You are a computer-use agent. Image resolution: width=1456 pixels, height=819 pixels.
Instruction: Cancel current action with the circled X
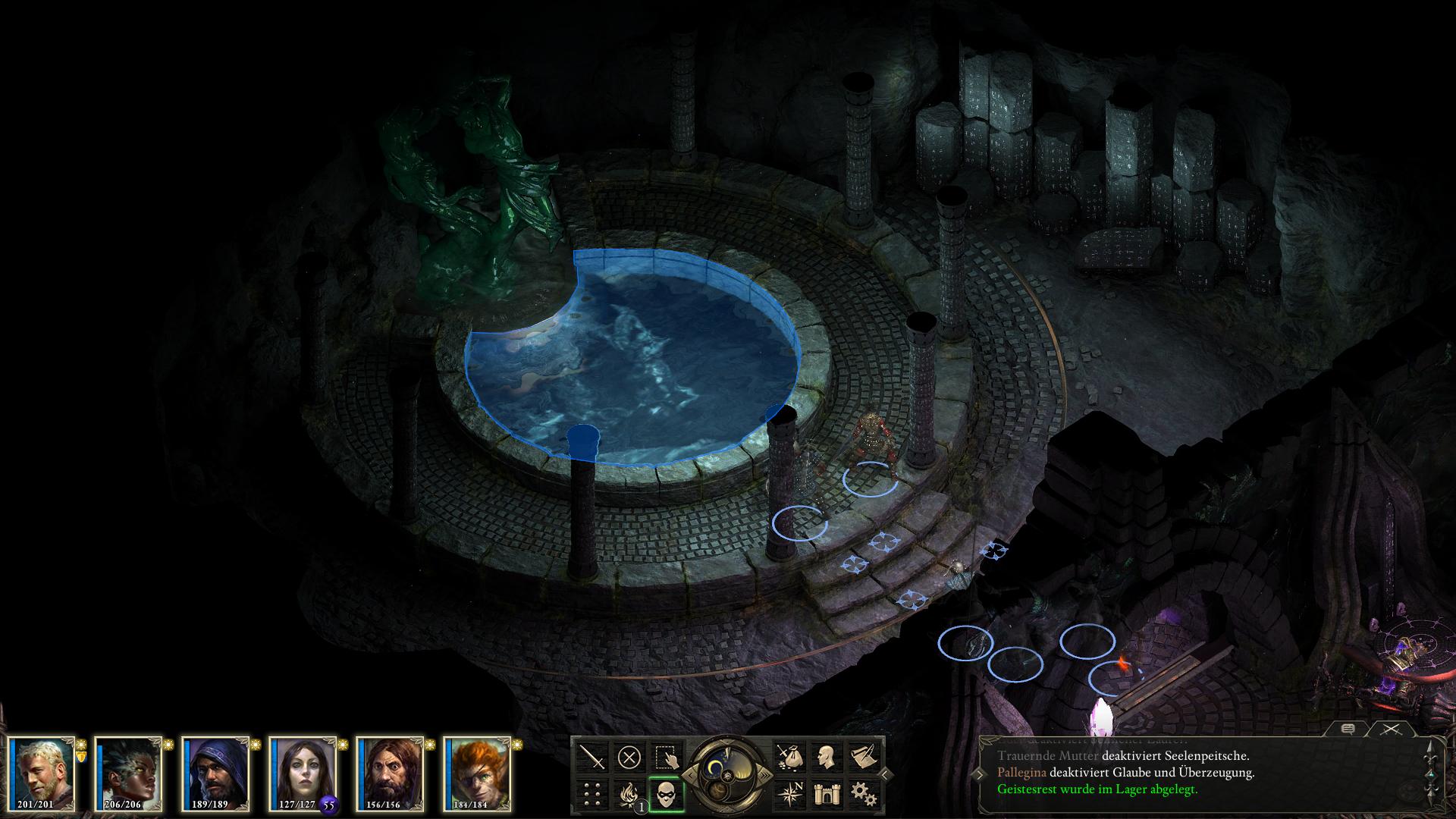click(x=629, y=757)
